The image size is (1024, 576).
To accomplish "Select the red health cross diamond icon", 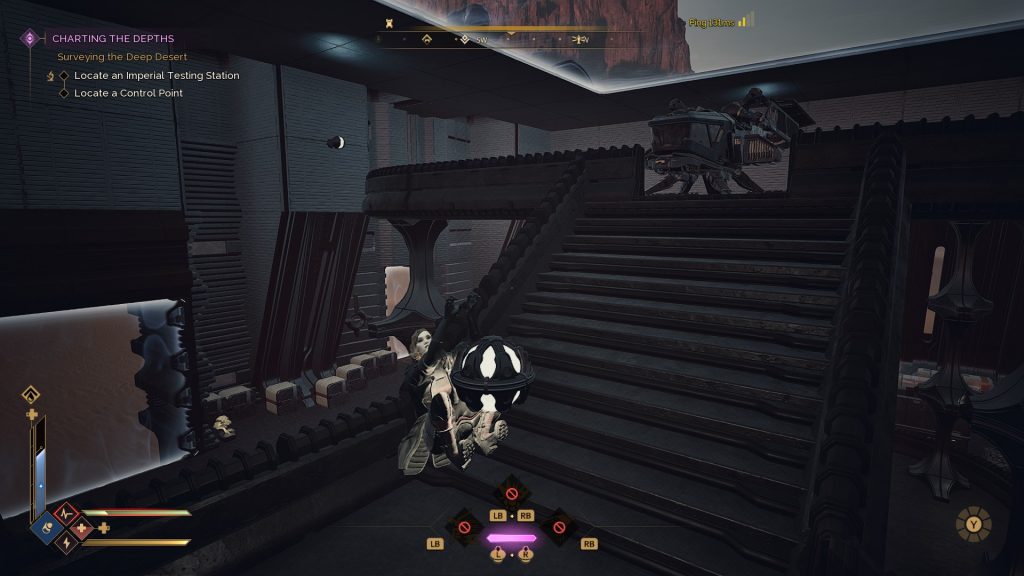I will click(x=83, y=527).
